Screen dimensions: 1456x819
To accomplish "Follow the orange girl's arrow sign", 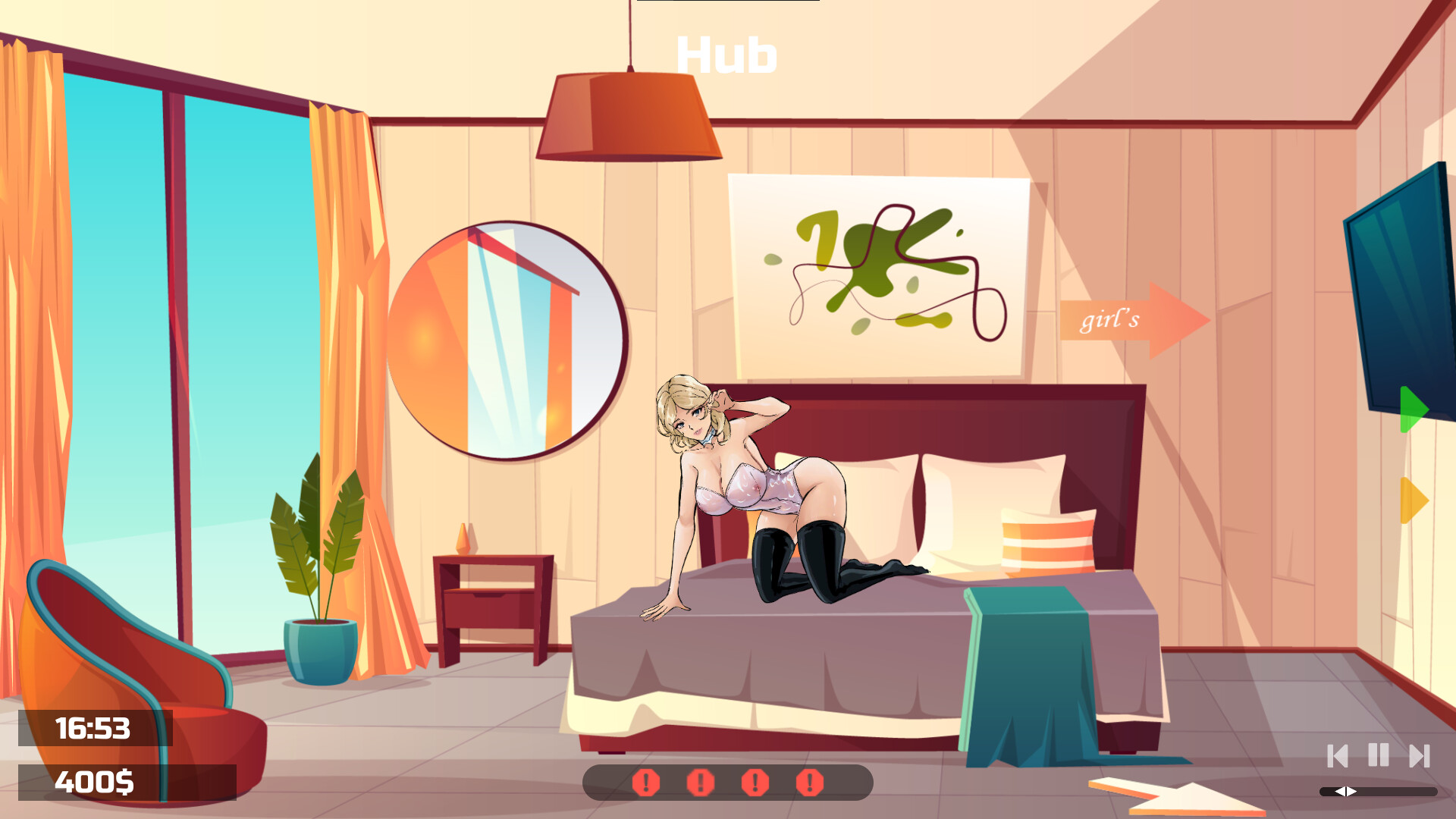I will pyautogui.click(x=1130, y=322).
